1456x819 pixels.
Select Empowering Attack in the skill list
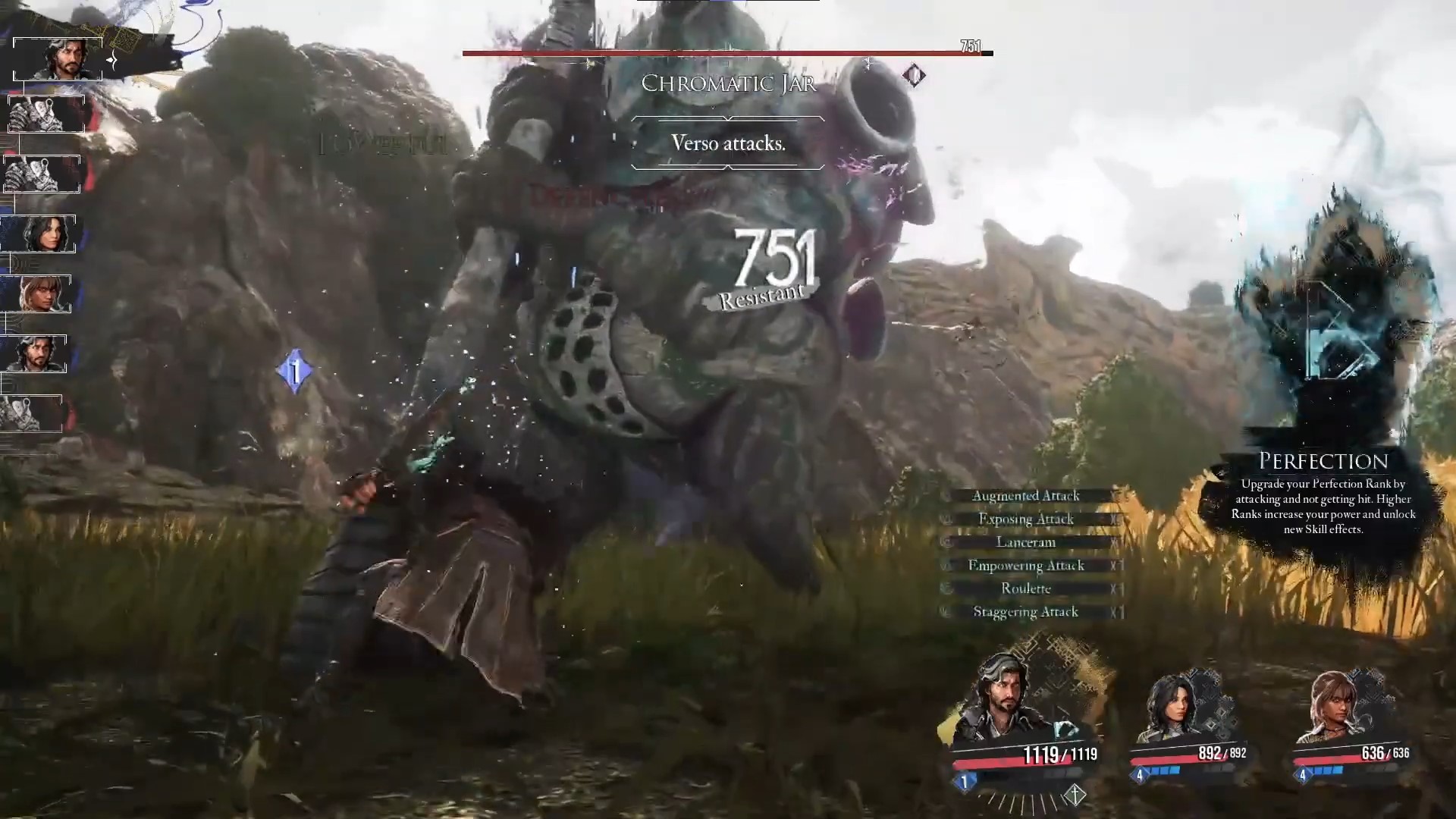[x=1026, y=566]
